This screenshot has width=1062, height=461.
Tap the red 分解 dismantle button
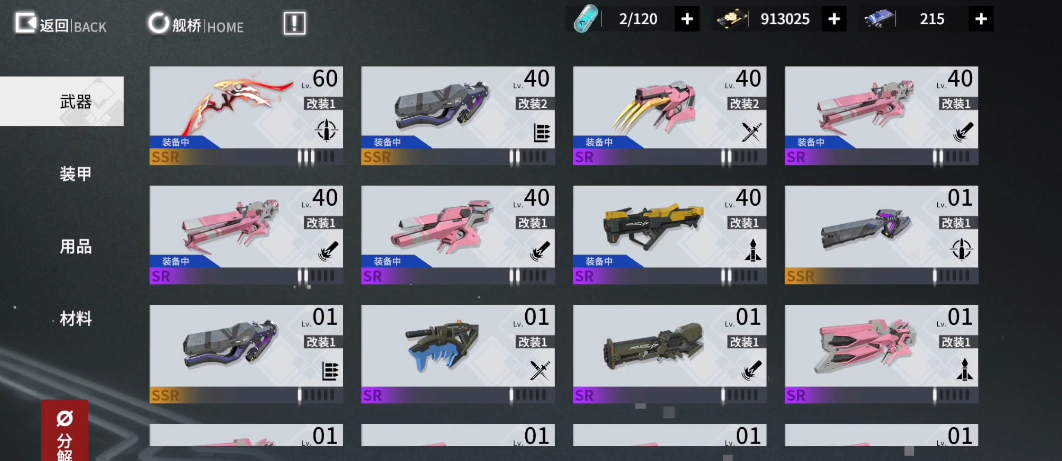coord(65,431)
